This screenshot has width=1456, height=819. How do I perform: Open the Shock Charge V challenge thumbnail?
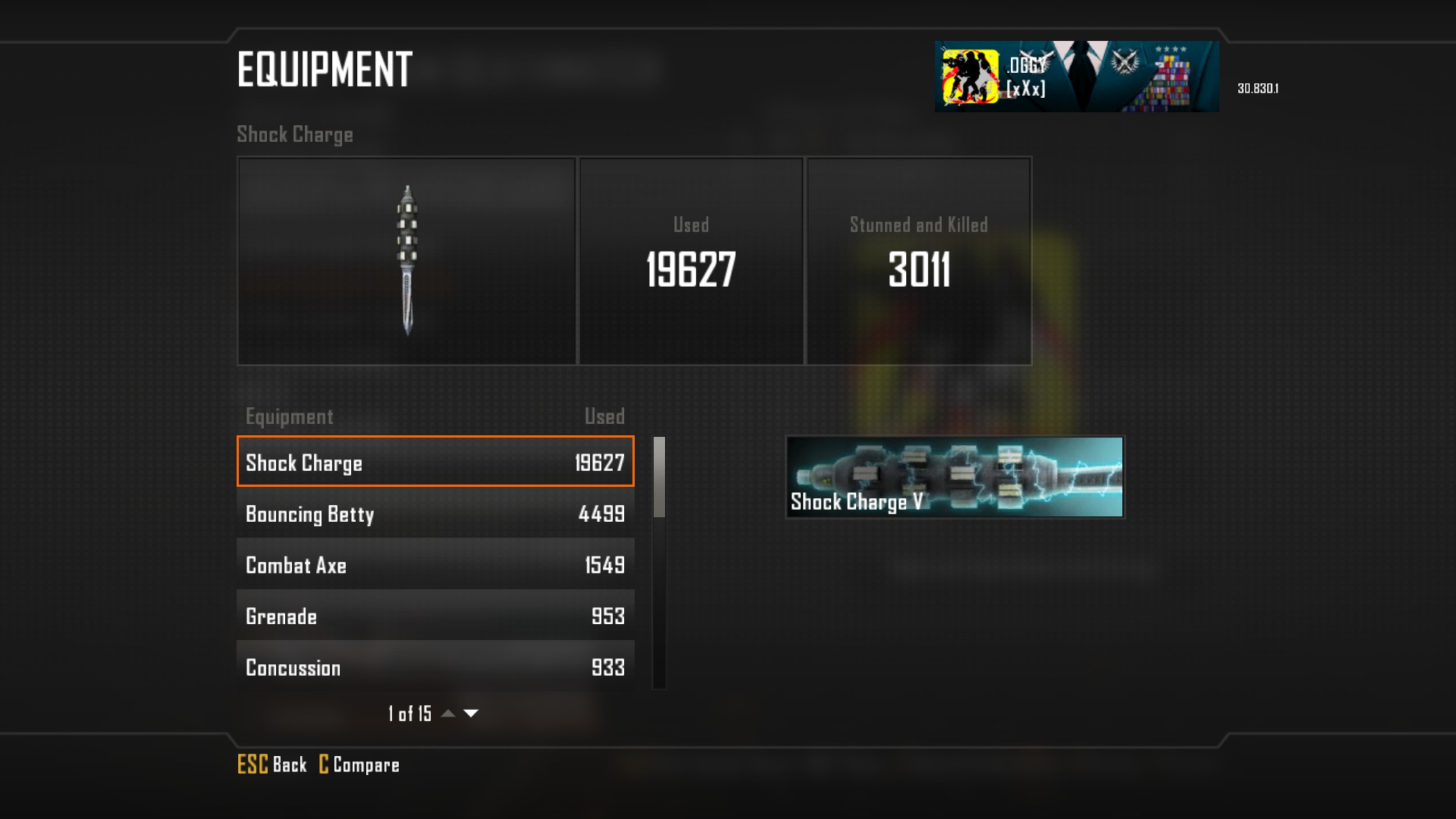[x=955, y=477]
